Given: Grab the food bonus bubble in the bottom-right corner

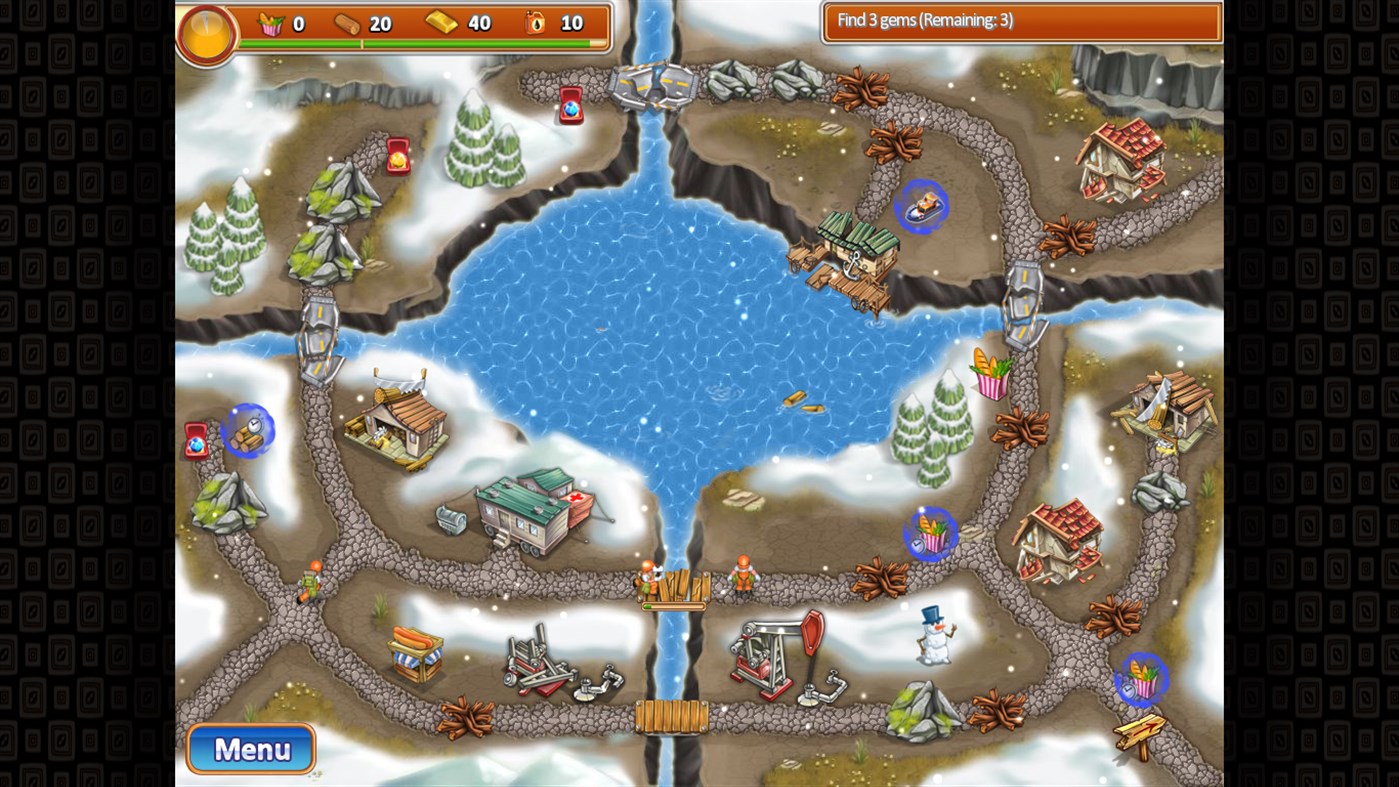Looking at the screenshot, I should click(x=1143, y=679).
